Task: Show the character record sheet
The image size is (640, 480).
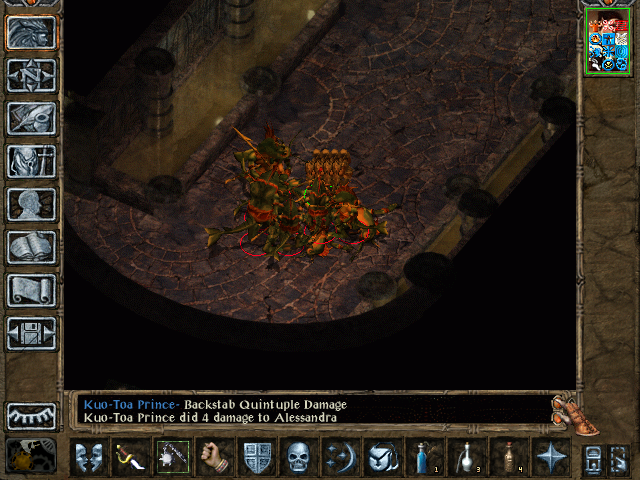Action: tap(32, 203)
